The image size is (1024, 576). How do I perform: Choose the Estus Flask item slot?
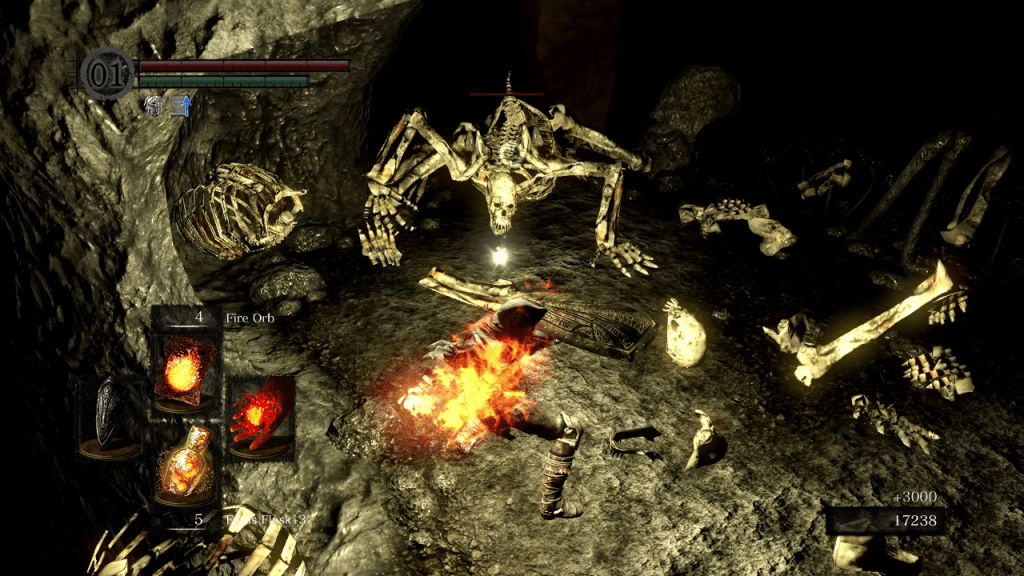click(184, 467)
